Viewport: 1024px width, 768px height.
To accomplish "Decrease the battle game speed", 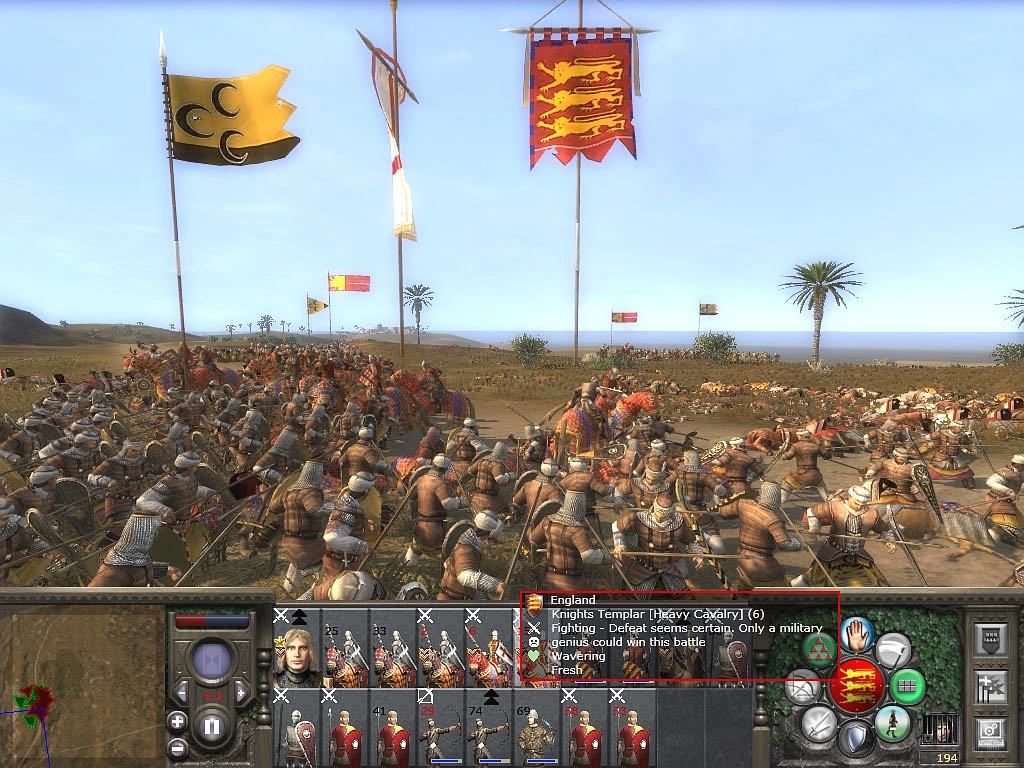I will click(181, 691).
